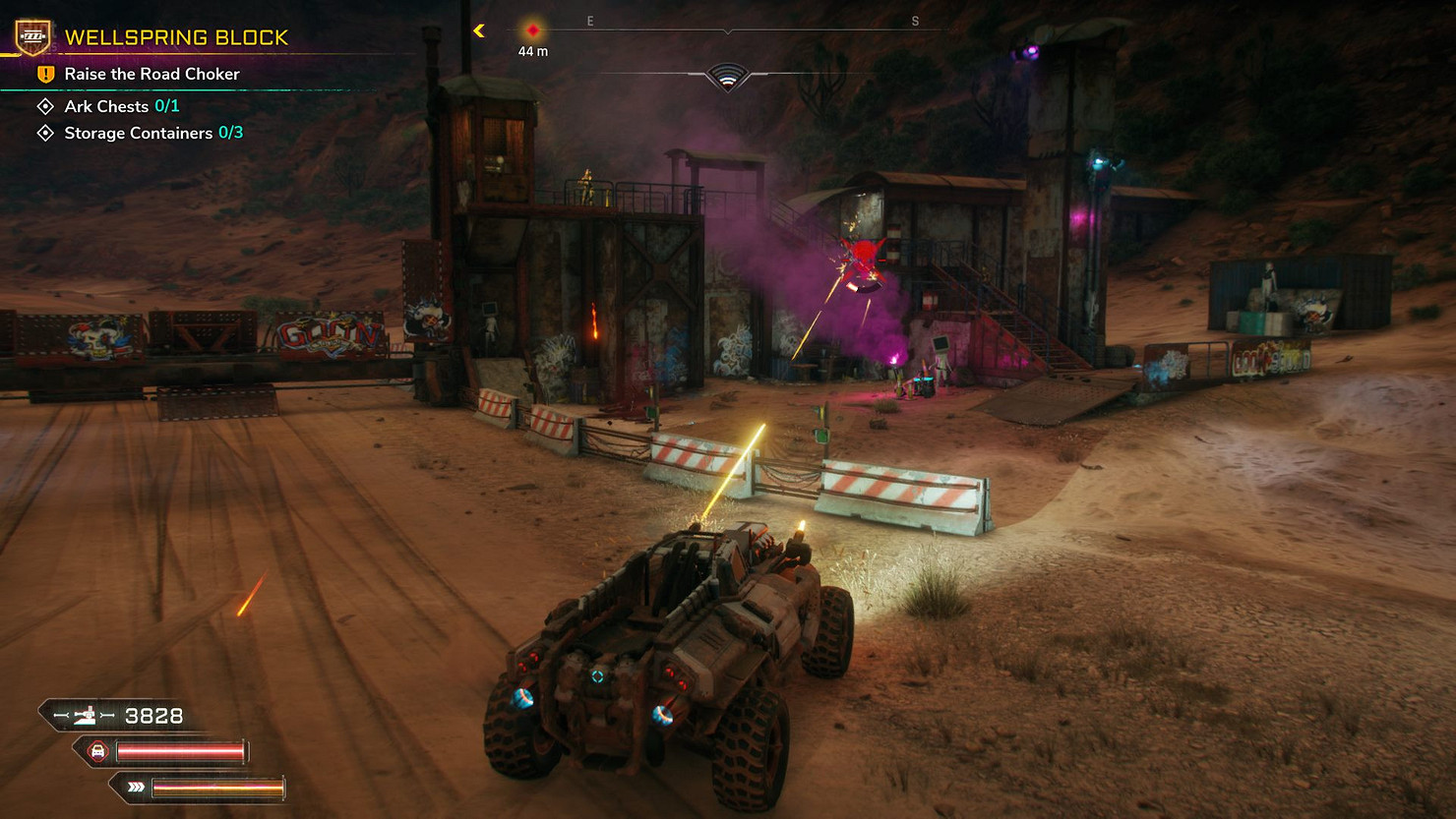This screenshot has height=819, width=1456.
Task: Select the vehicle weapon icon
Action: 86,716
